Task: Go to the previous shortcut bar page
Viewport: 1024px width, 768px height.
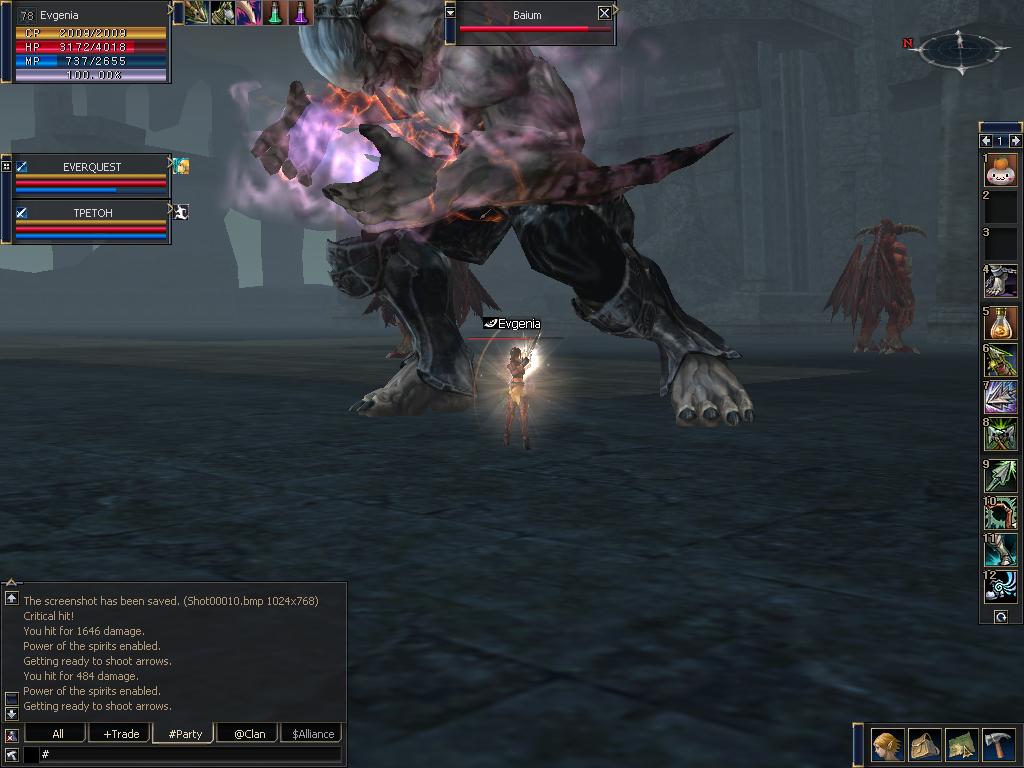Action: (x=986, y=141)
